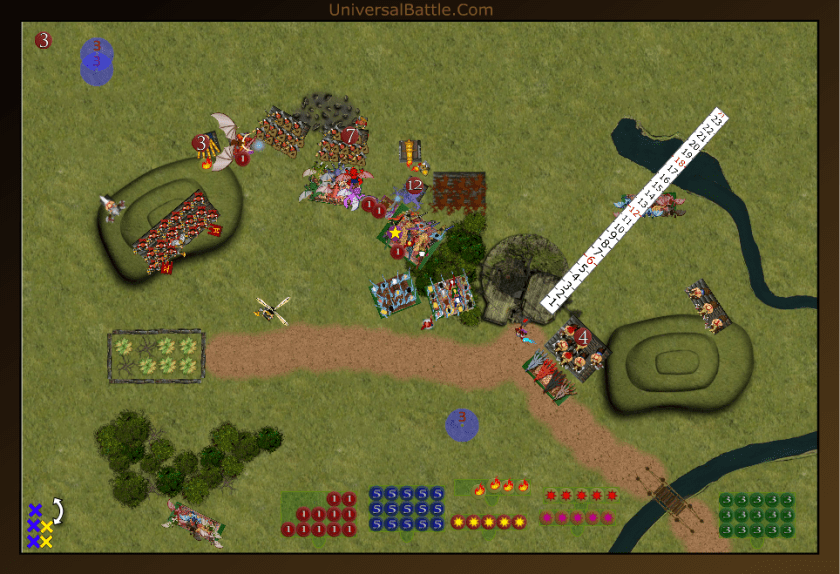Take from the red splat token row
The image size is (840, 574).
(580, 495)
